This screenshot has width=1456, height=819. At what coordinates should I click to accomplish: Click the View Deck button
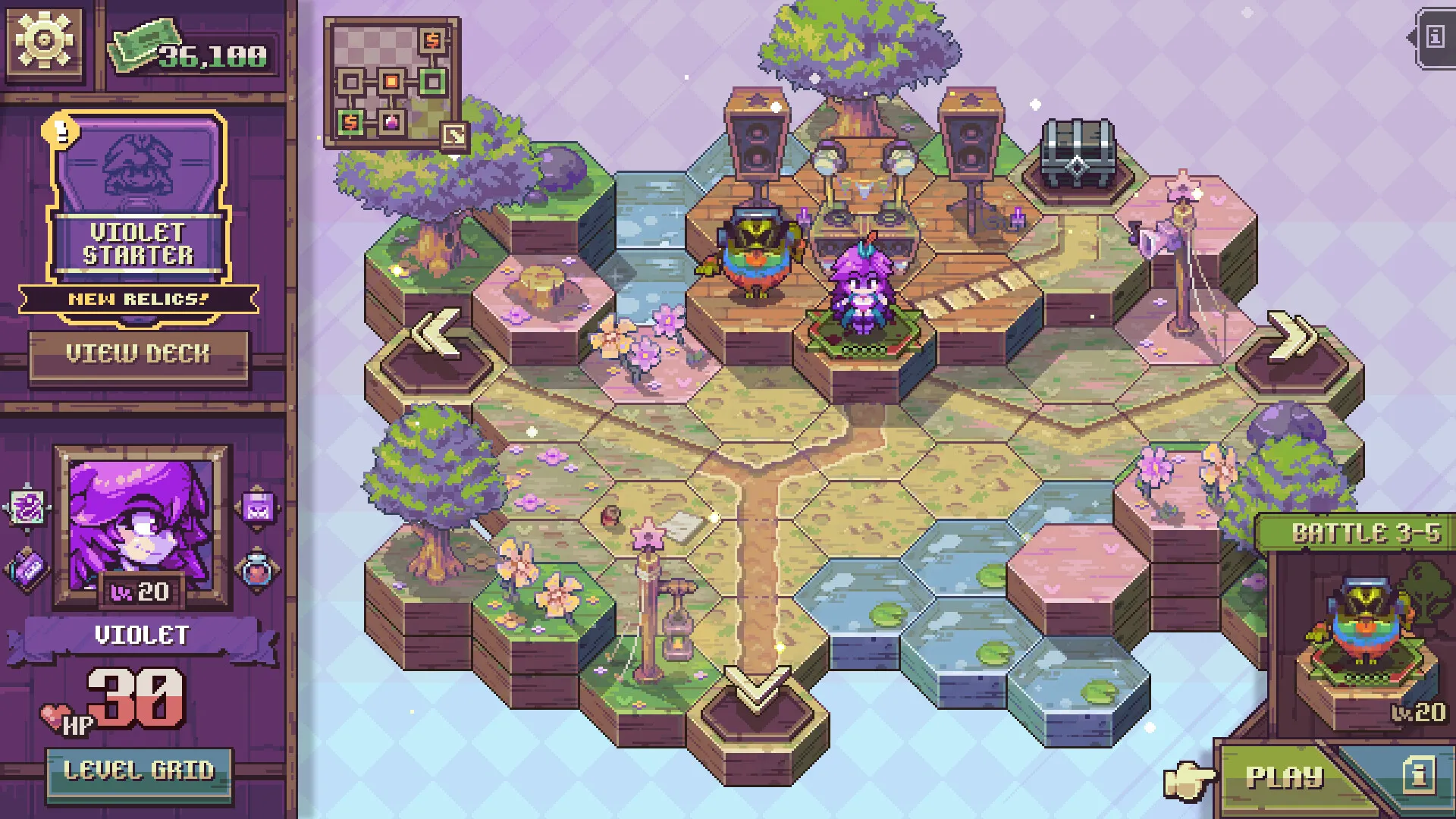(x=139, y=354)
